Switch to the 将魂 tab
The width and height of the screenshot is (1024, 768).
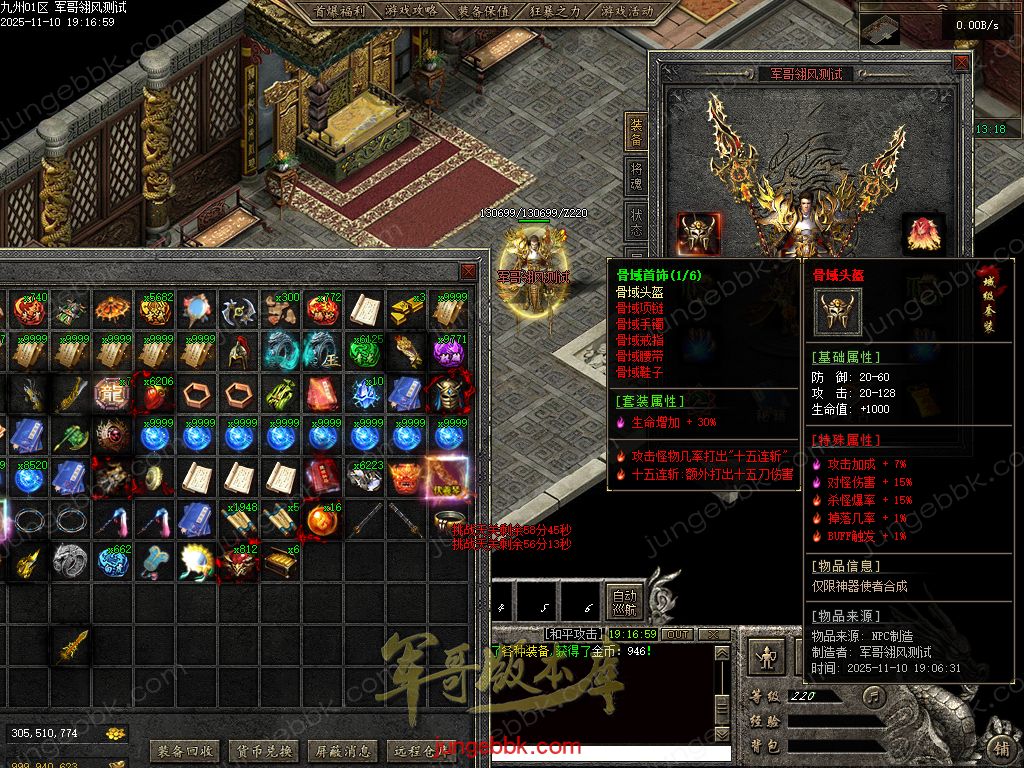(636, 177)
